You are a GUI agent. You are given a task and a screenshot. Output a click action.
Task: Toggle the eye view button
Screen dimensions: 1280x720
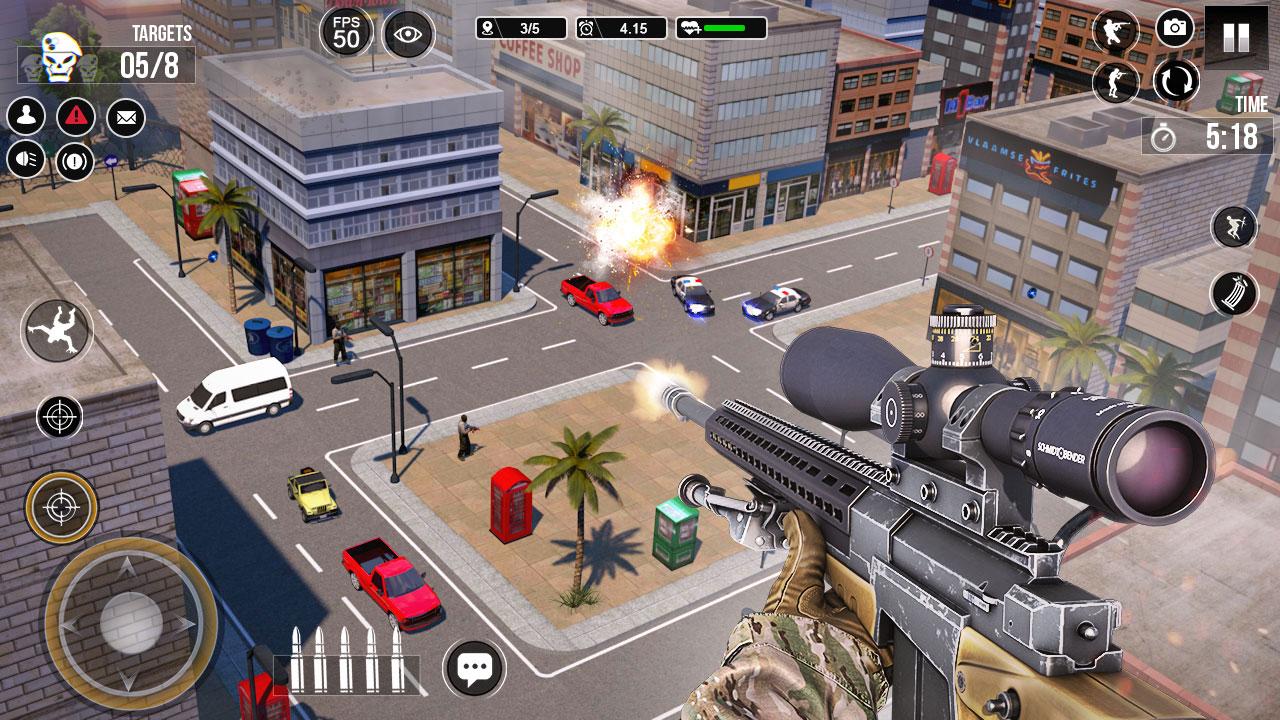(x=408, y=35)
